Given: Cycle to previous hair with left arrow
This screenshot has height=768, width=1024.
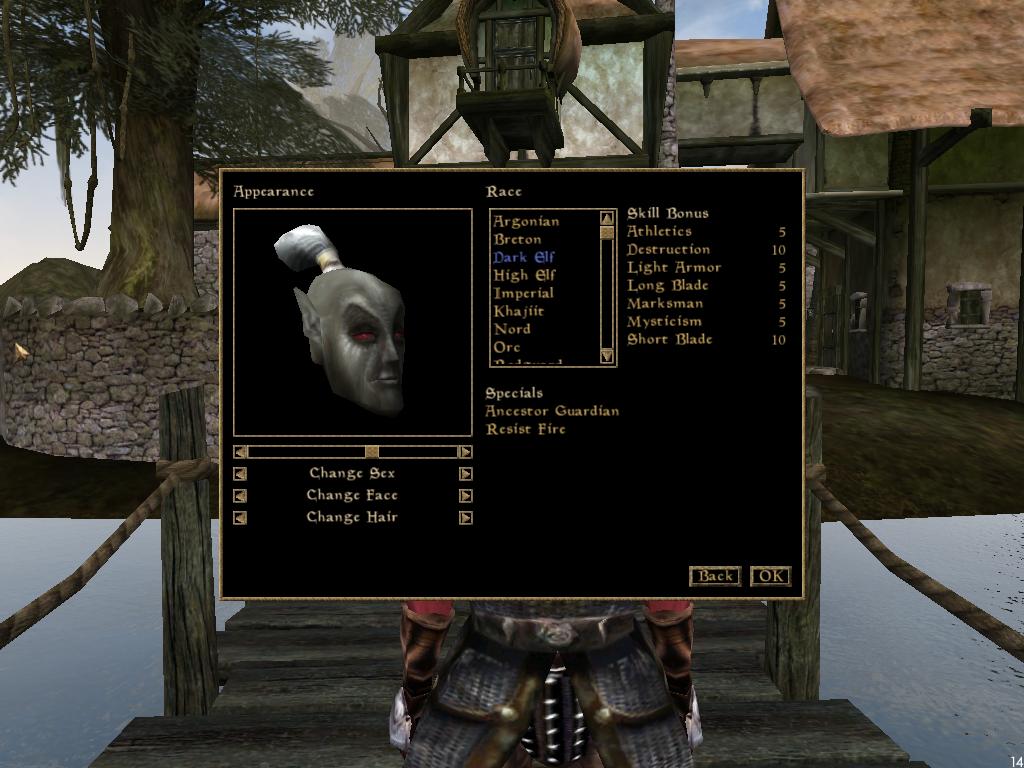Looking at the screenshot, I should click(x=240, y=518).
